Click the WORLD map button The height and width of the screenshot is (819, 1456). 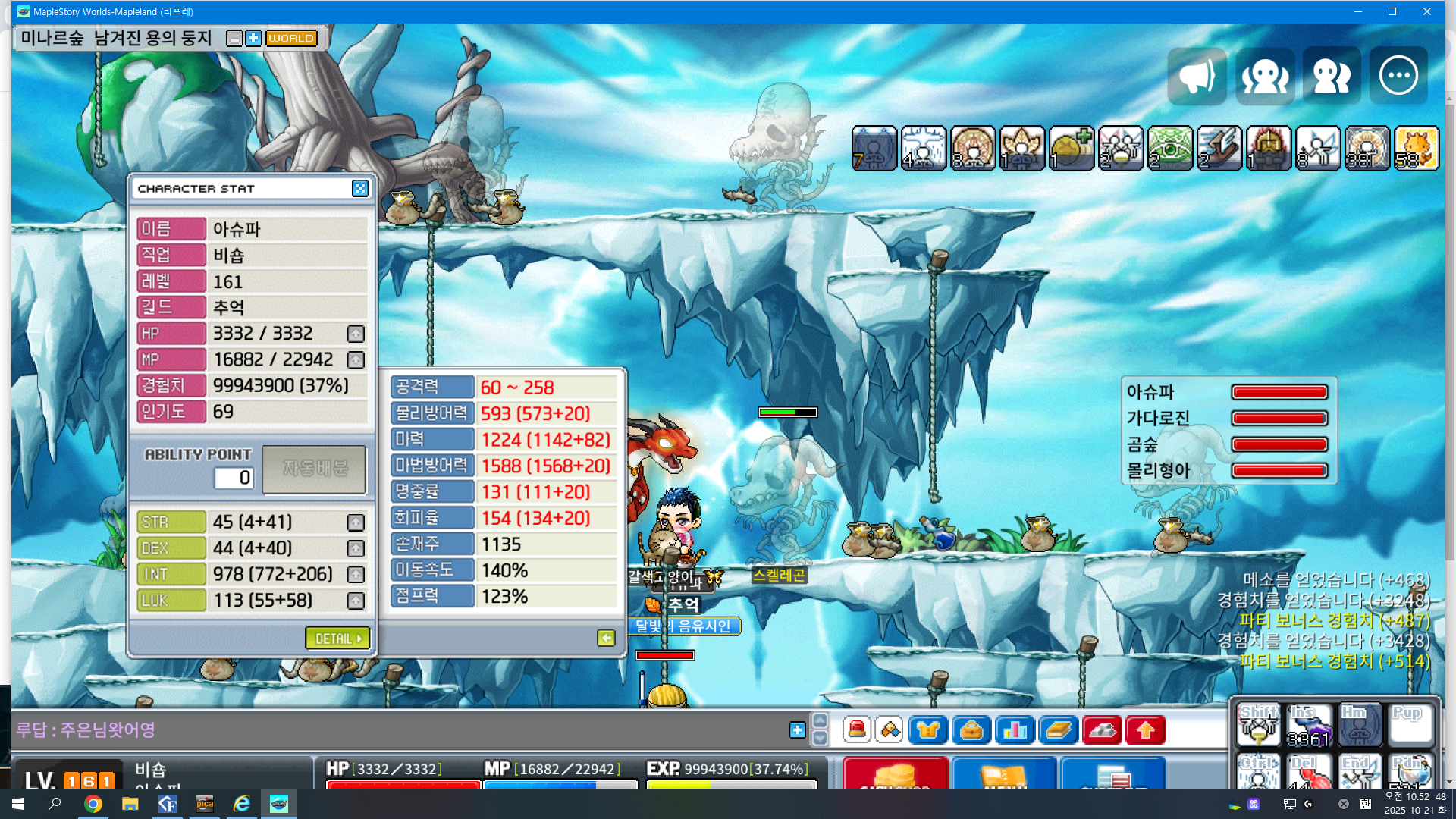point(291,39)
